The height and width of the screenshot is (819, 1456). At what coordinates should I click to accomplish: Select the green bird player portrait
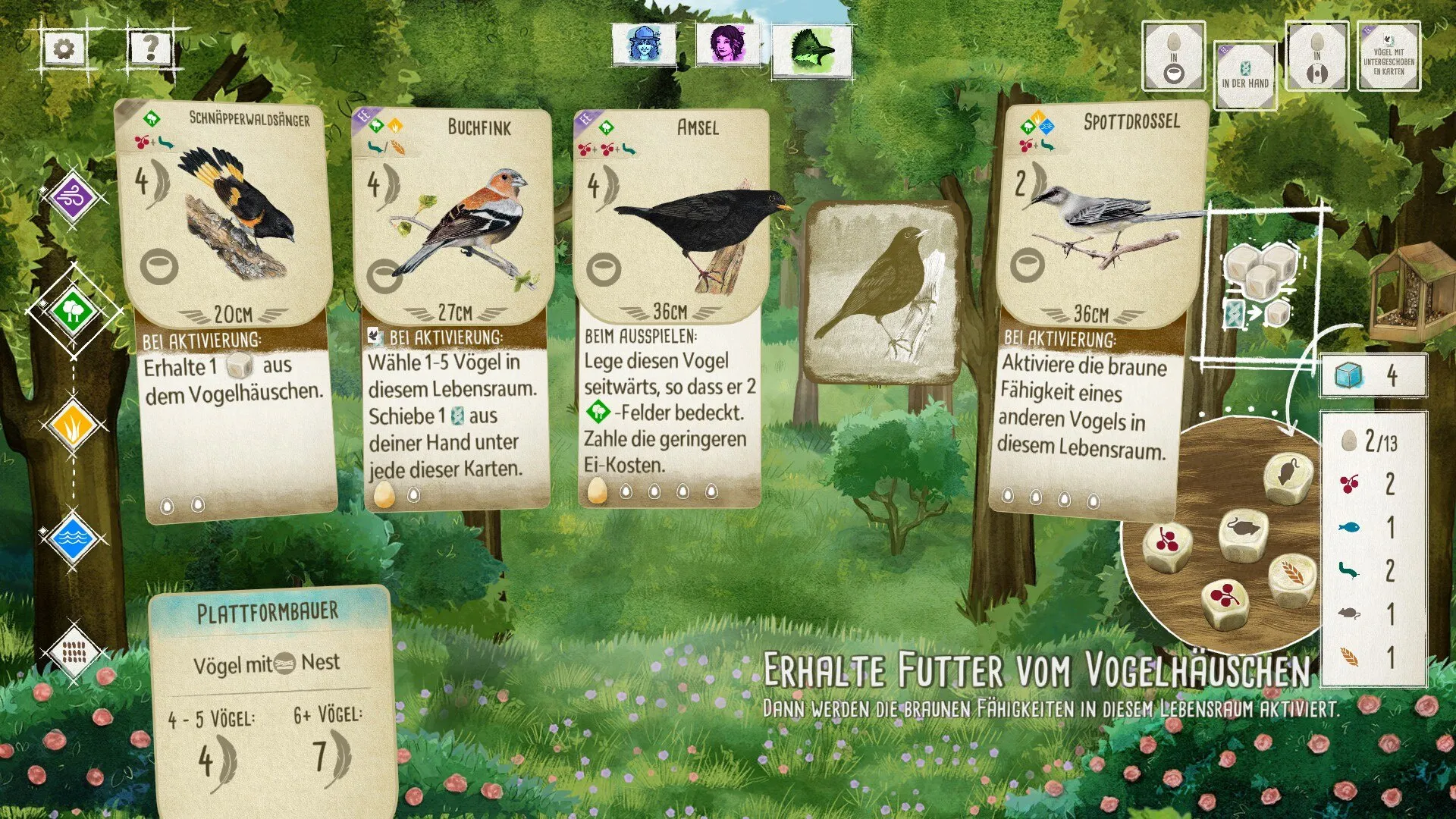click(811, 50)
